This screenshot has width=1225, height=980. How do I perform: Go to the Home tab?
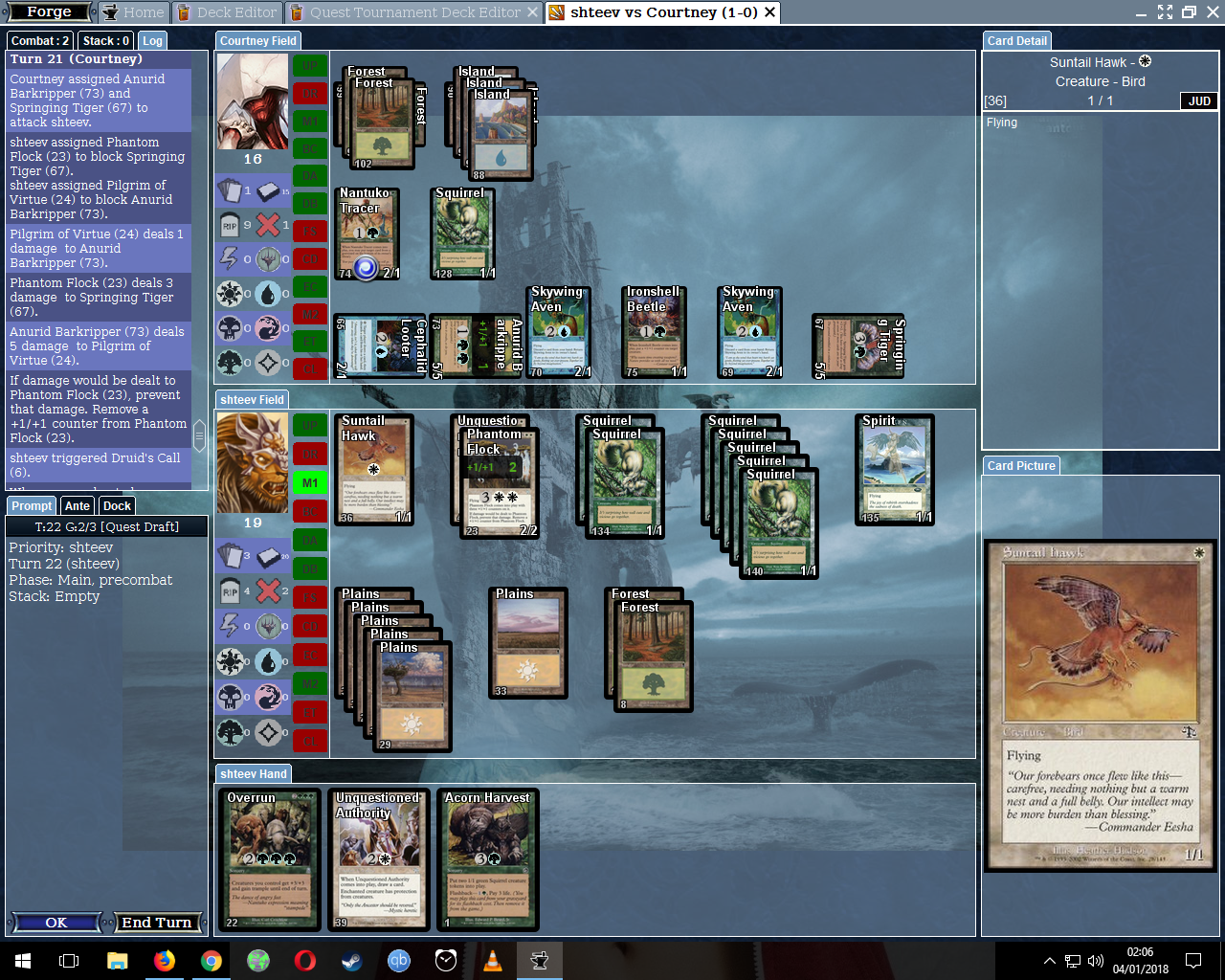(x=134, y=12)
